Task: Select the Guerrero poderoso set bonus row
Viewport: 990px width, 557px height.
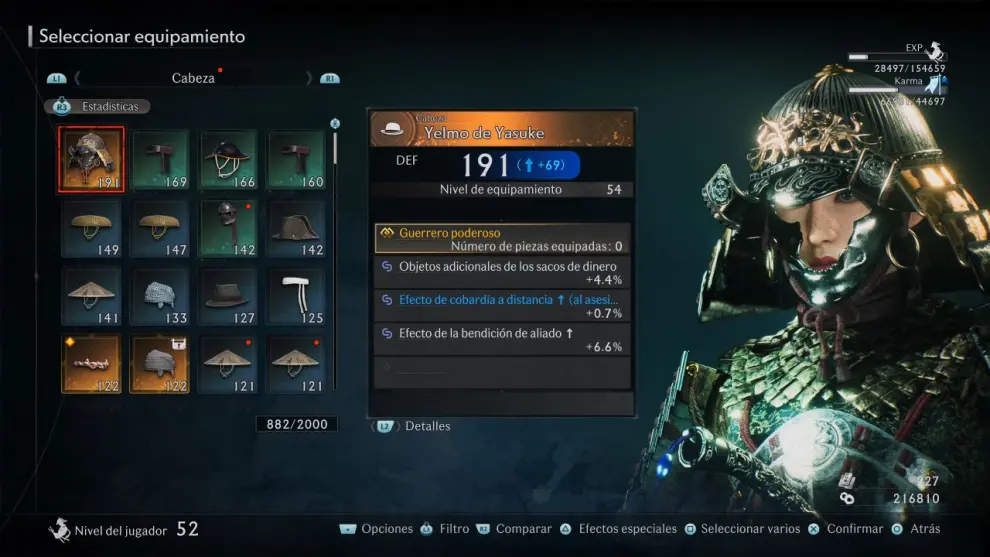Action: (503, 238)
